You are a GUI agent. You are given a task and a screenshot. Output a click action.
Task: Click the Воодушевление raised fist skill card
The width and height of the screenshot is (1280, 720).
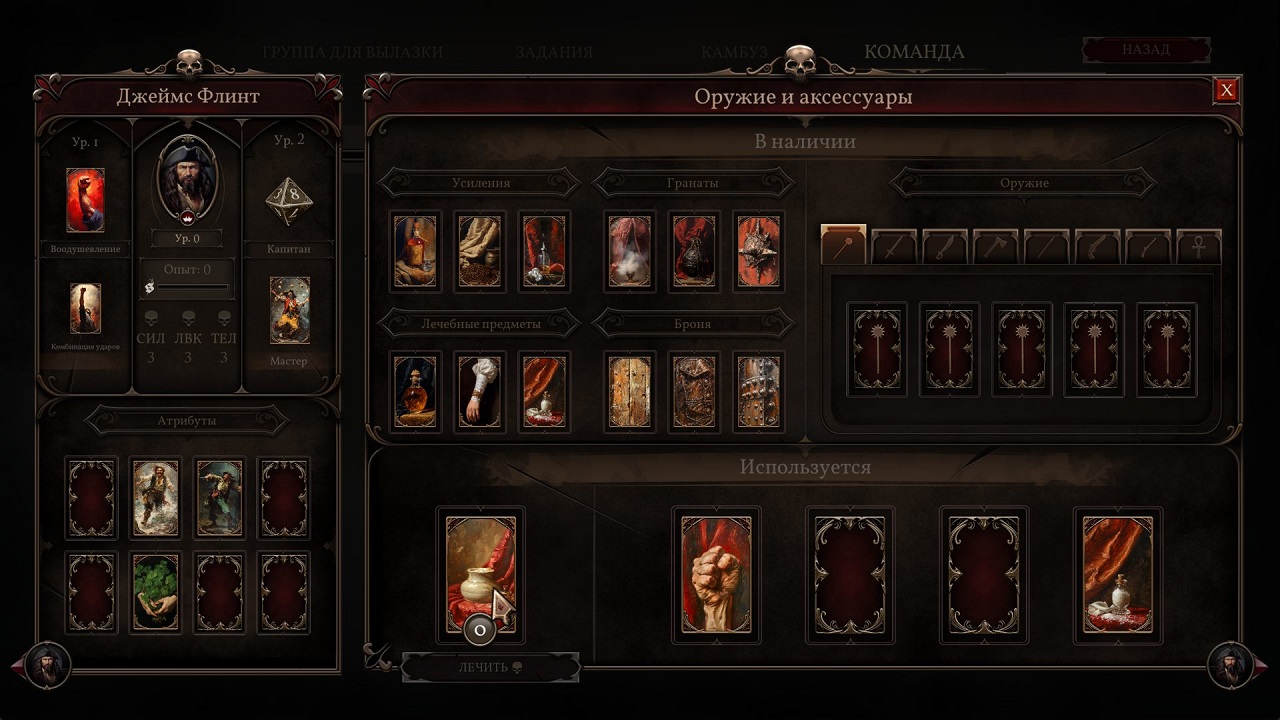[85, 200]
